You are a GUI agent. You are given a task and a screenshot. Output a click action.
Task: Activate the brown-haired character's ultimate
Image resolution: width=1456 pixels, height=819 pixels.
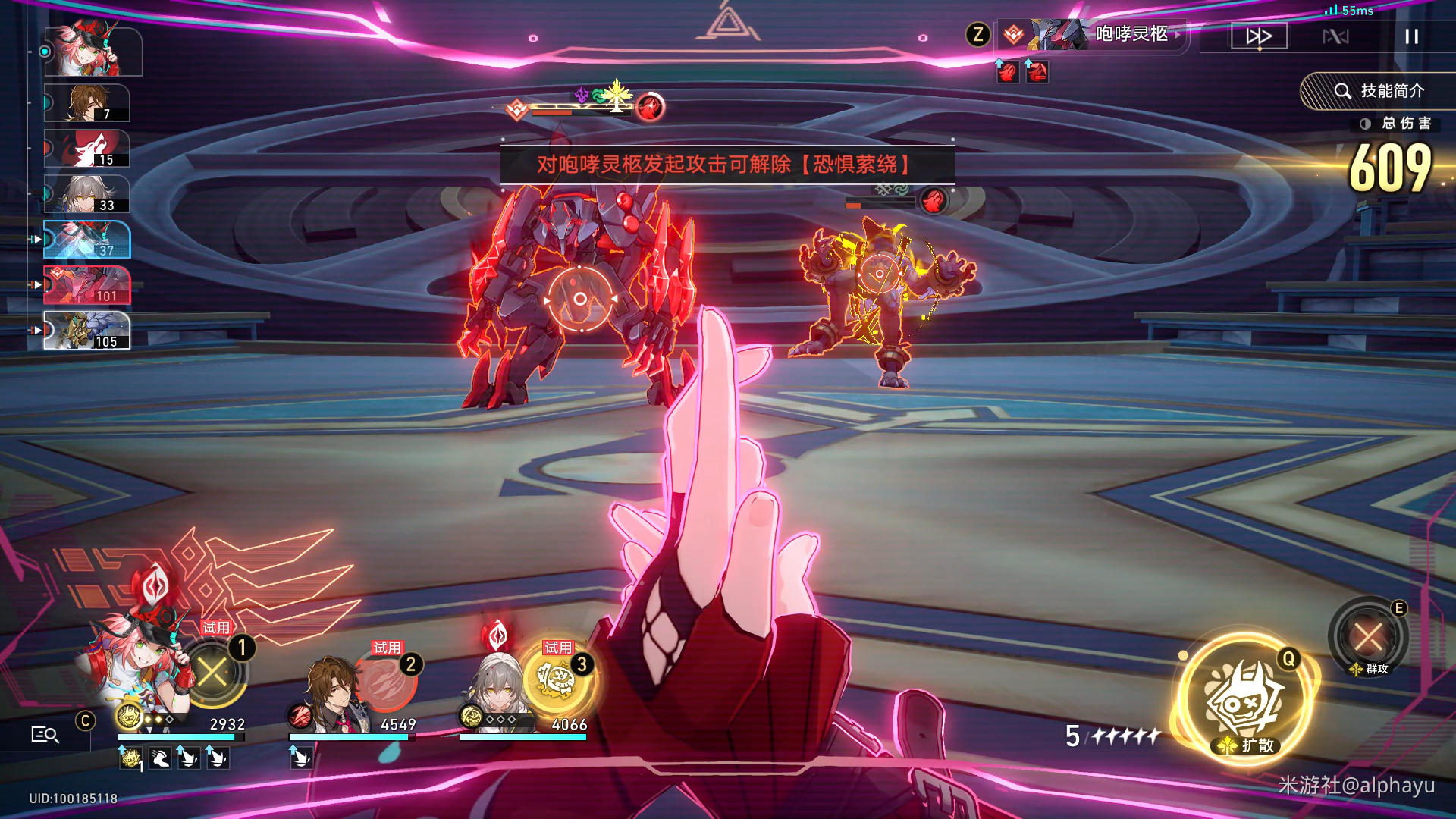click(x=385, y=681)
